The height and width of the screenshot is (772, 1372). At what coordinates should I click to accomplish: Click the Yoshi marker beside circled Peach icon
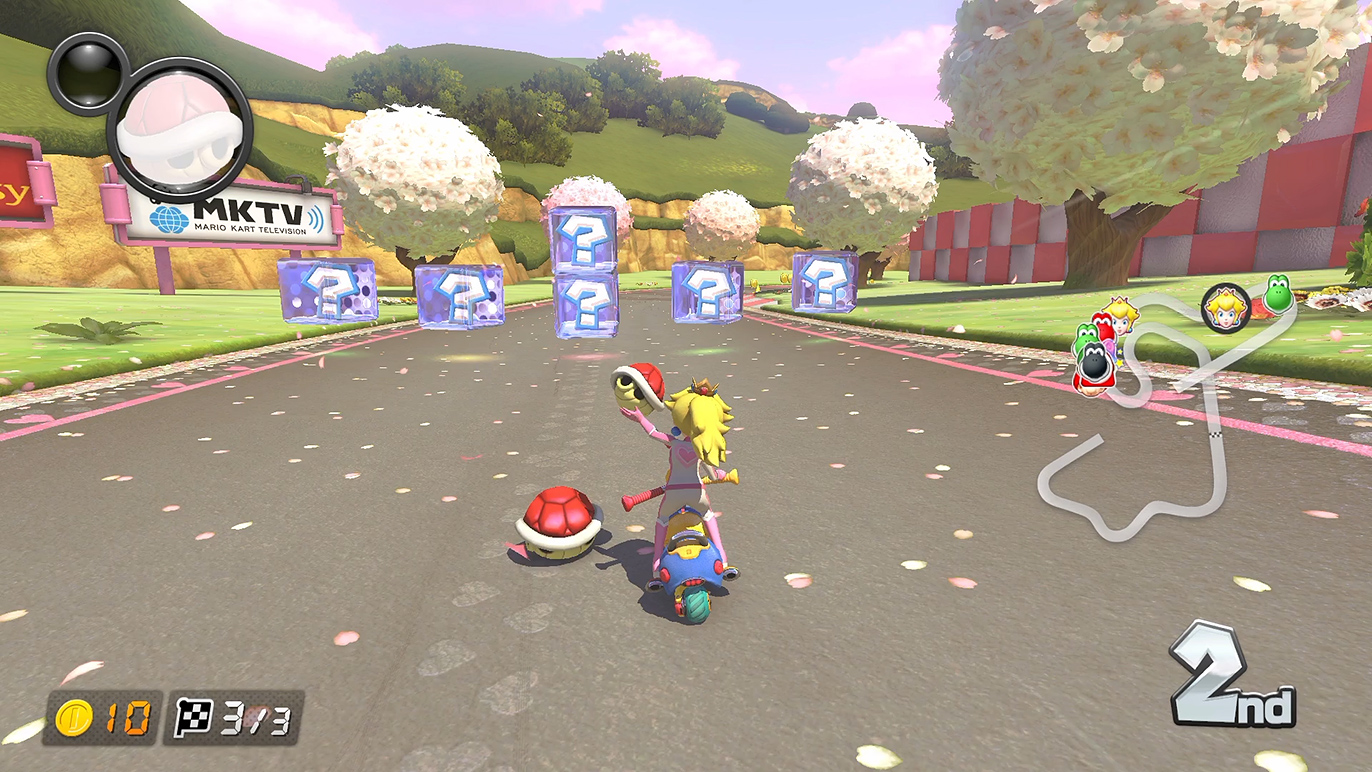(x=1277, y=293)
